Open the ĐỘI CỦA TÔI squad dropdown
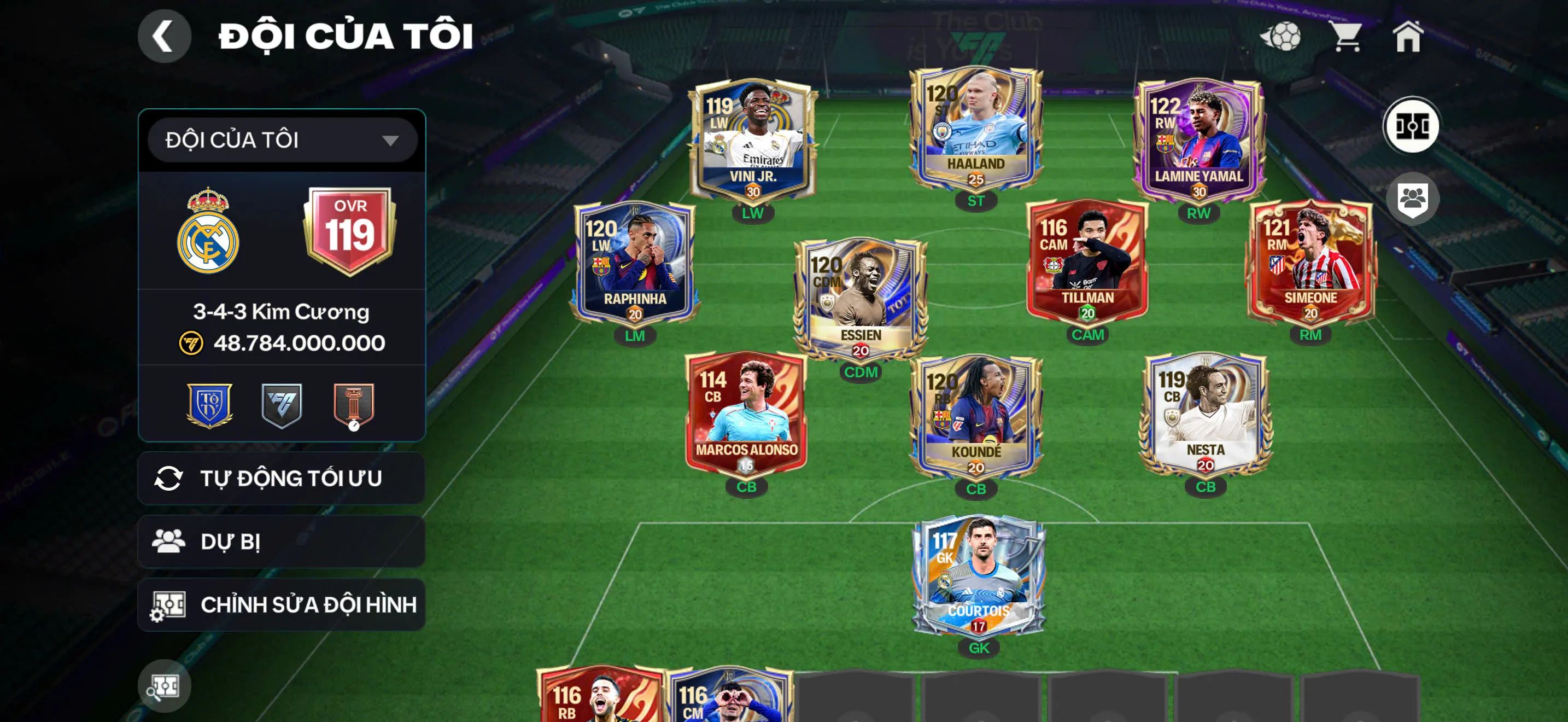The width and height of the screenshot is (1568, 722). (282, 141)
